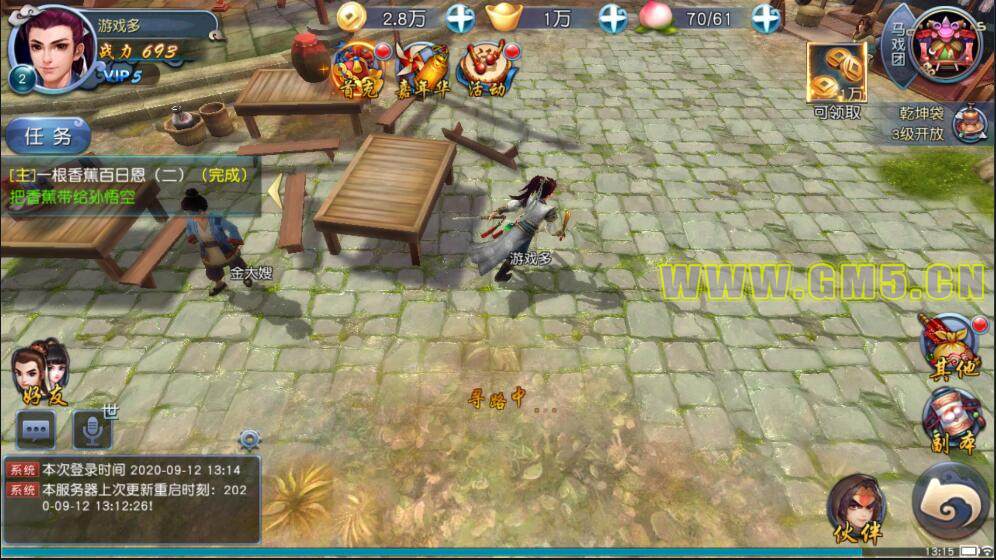The width and height of the screenshot is (996, 560).
Task: Open the 副本 dungeon menu
Action: (x=951, y=420)
